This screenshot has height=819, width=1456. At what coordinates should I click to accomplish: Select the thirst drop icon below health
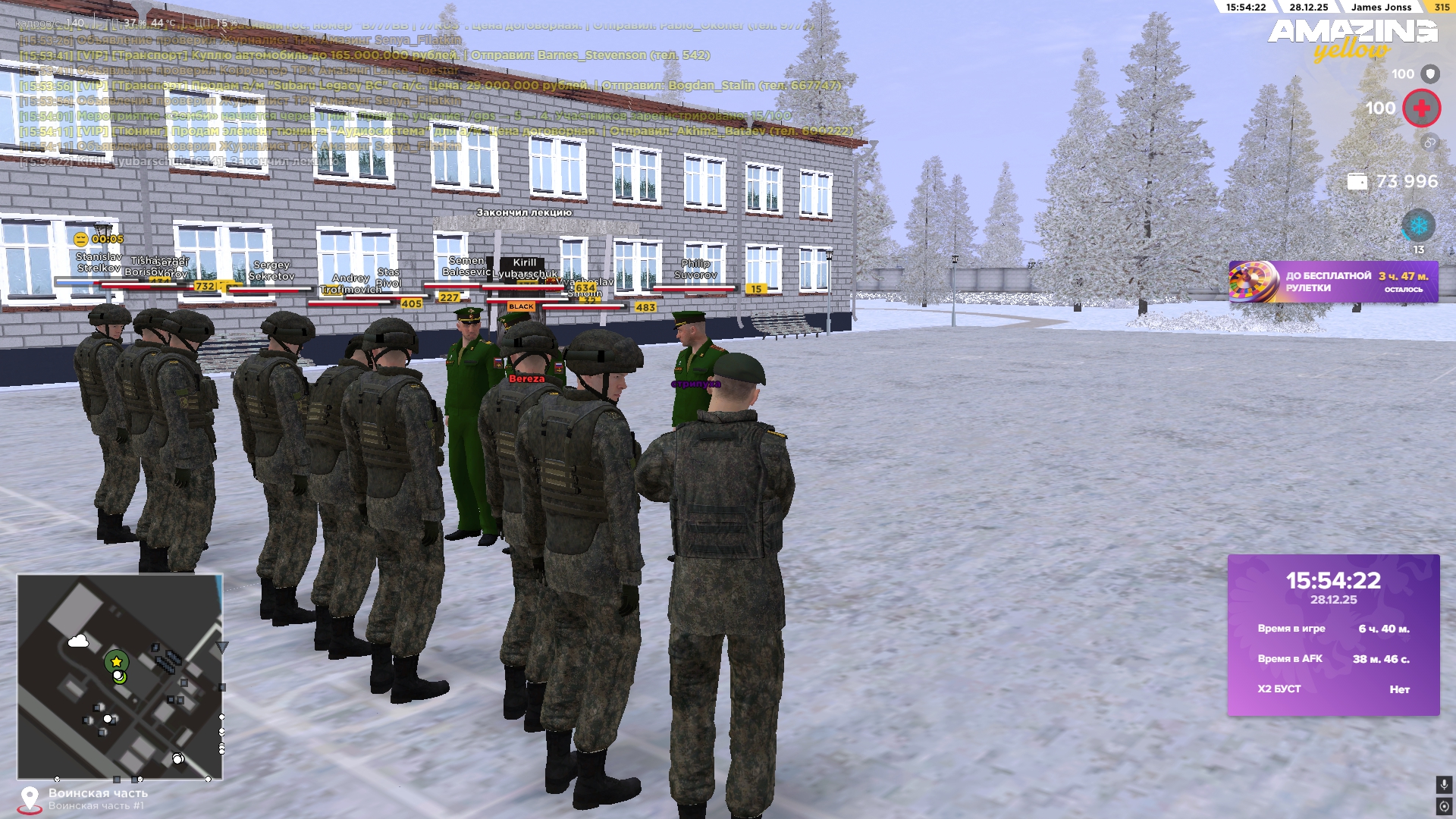pyautogui.click(x=1429, y=140)
